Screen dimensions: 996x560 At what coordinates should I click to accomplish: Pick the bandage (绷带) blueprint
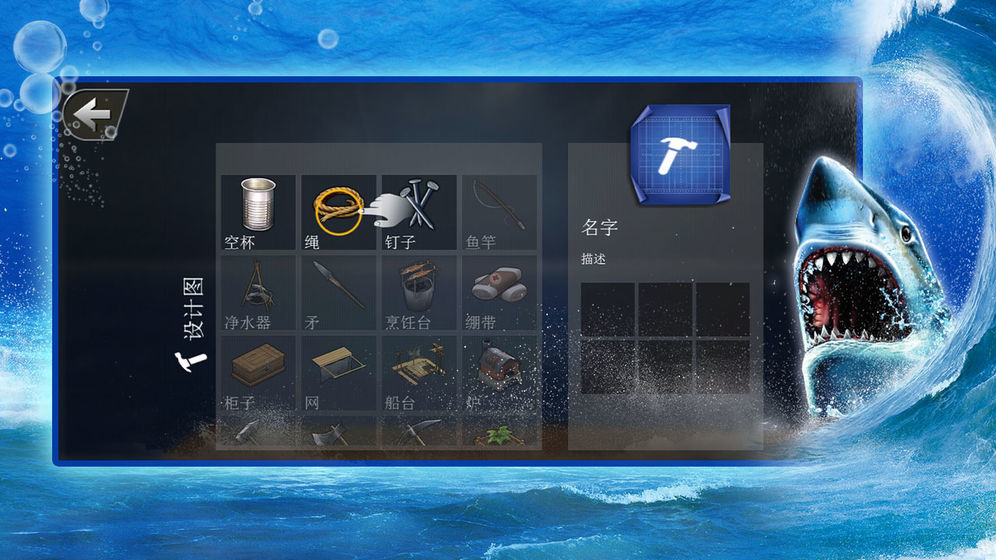[x=498, y=292]
